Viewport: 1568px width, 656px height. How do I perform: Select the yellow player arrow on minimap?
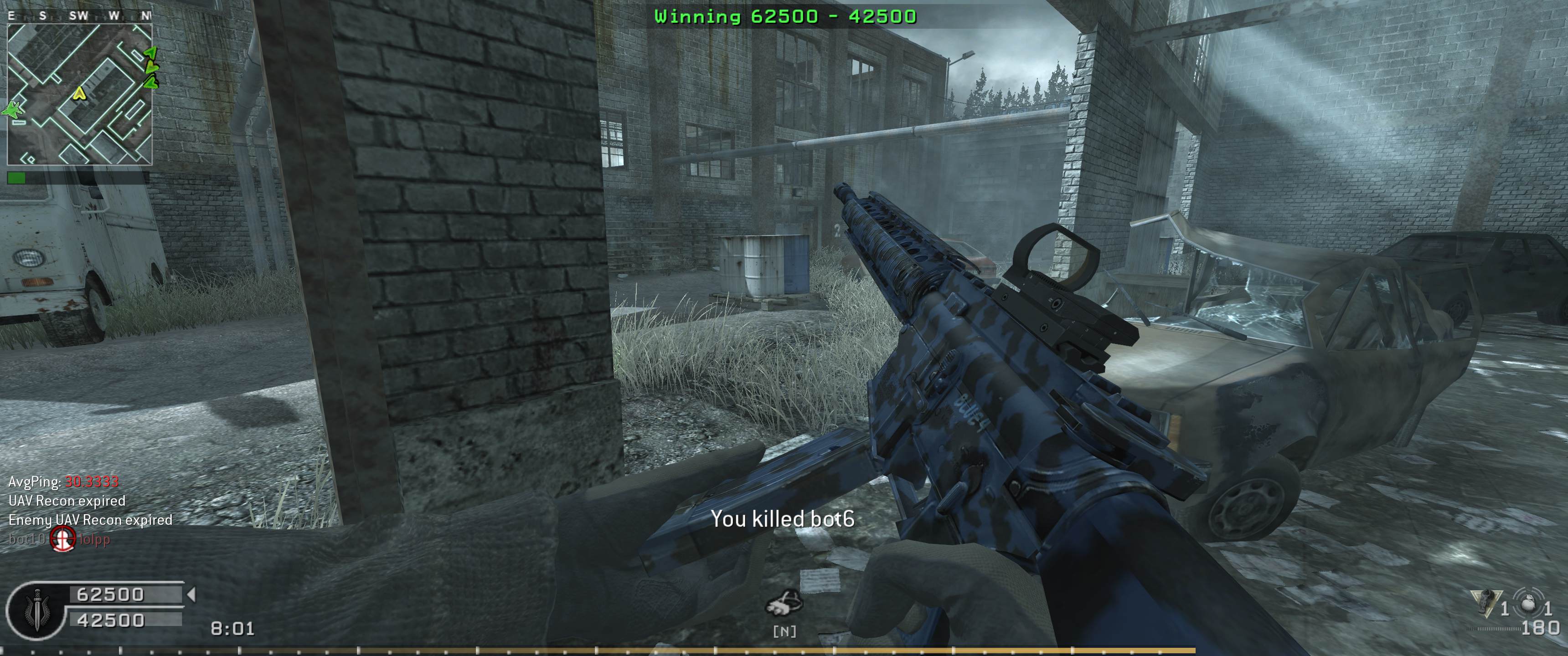[x=78, y=93]
